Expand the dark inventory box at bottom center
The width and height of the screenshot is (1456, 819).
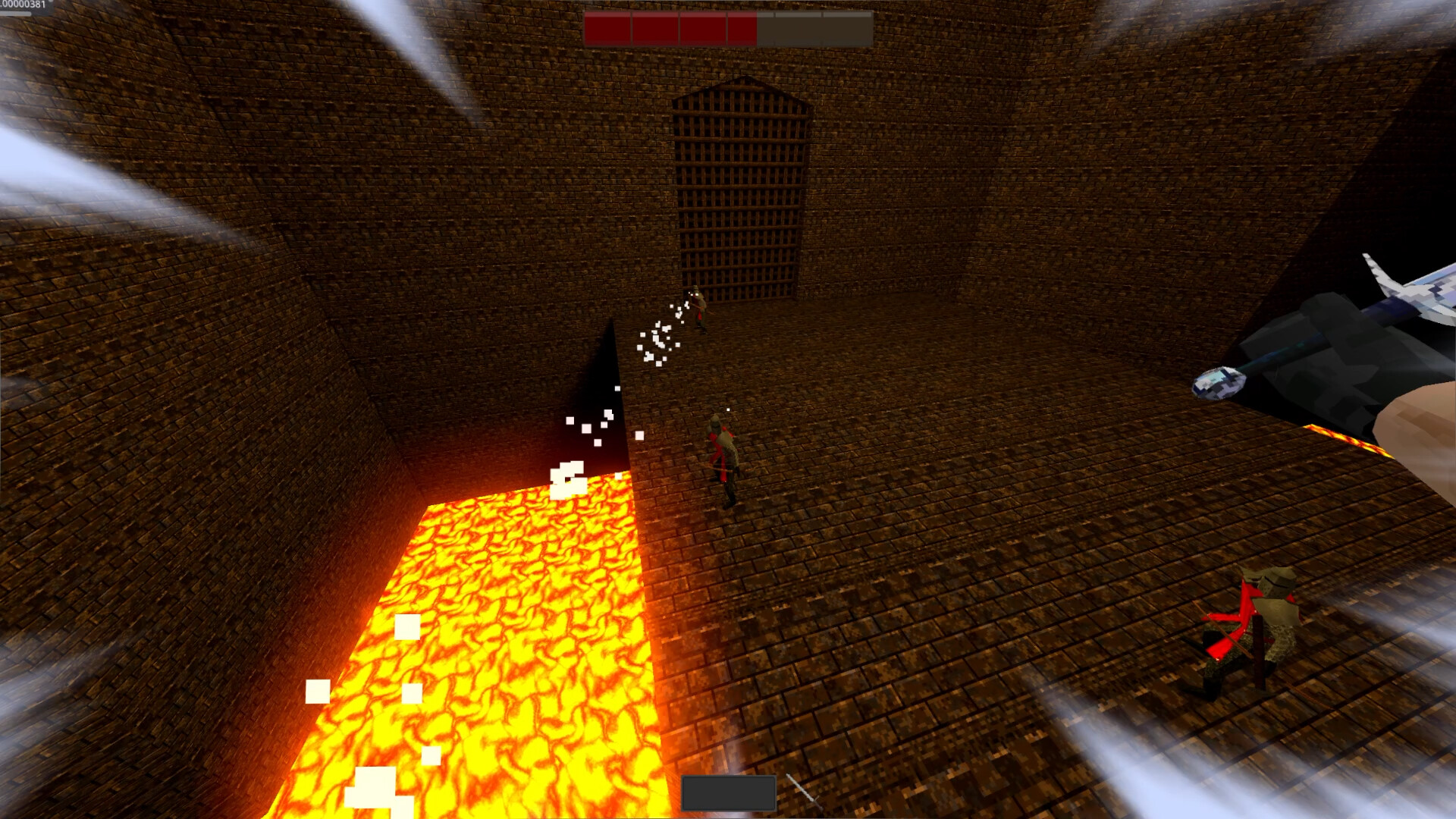(728, 793)
